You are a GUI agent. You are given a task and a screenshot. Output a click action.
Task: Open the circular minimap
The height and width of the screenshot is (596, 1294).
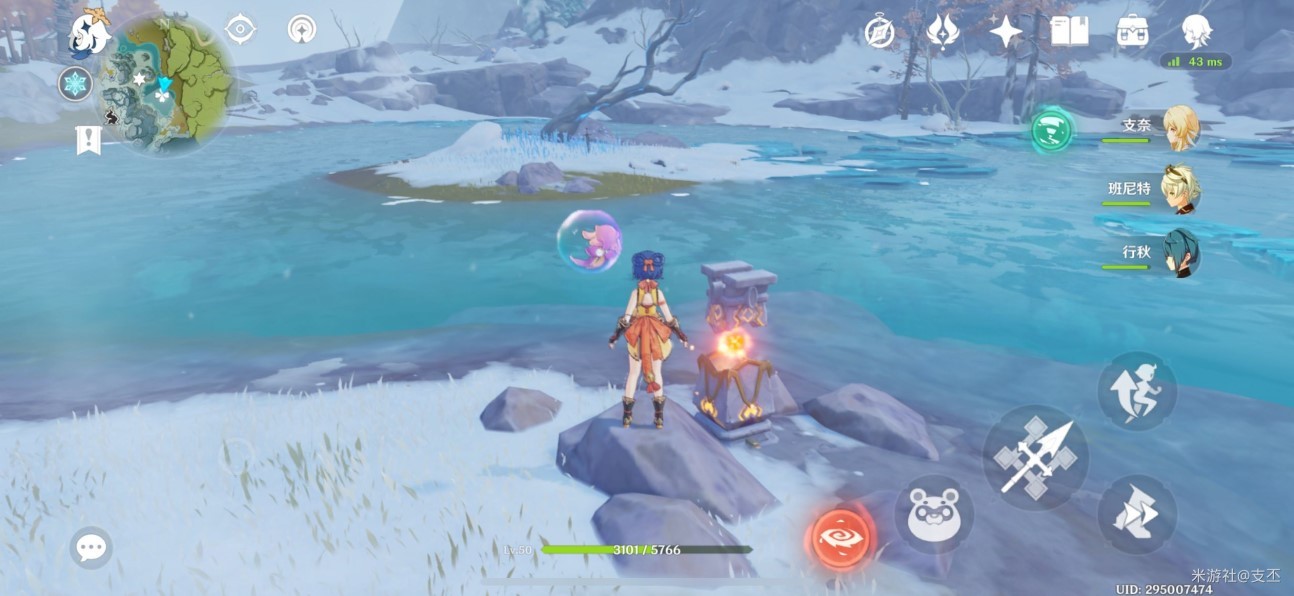(167, 85)
